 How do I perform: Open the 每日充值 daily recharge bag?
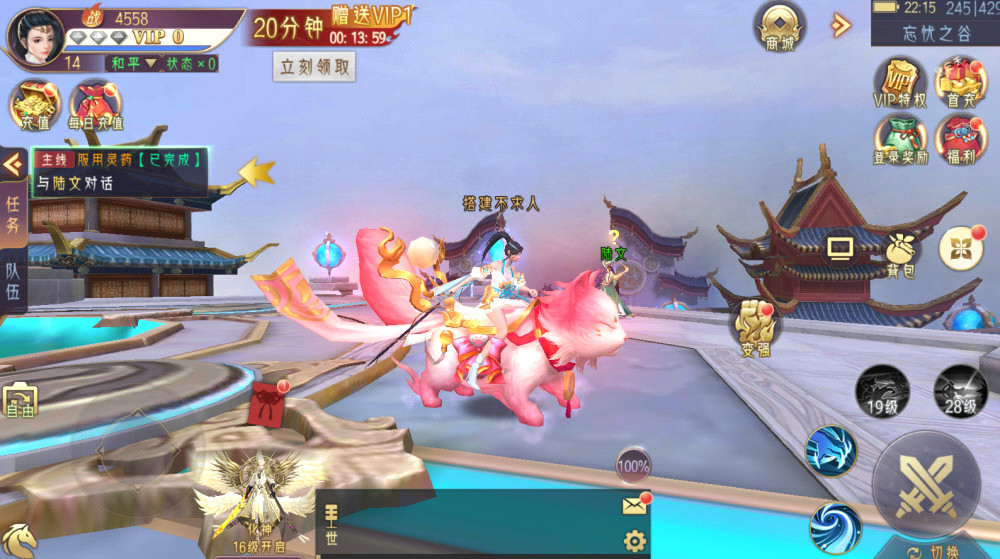tap(95, 105)
